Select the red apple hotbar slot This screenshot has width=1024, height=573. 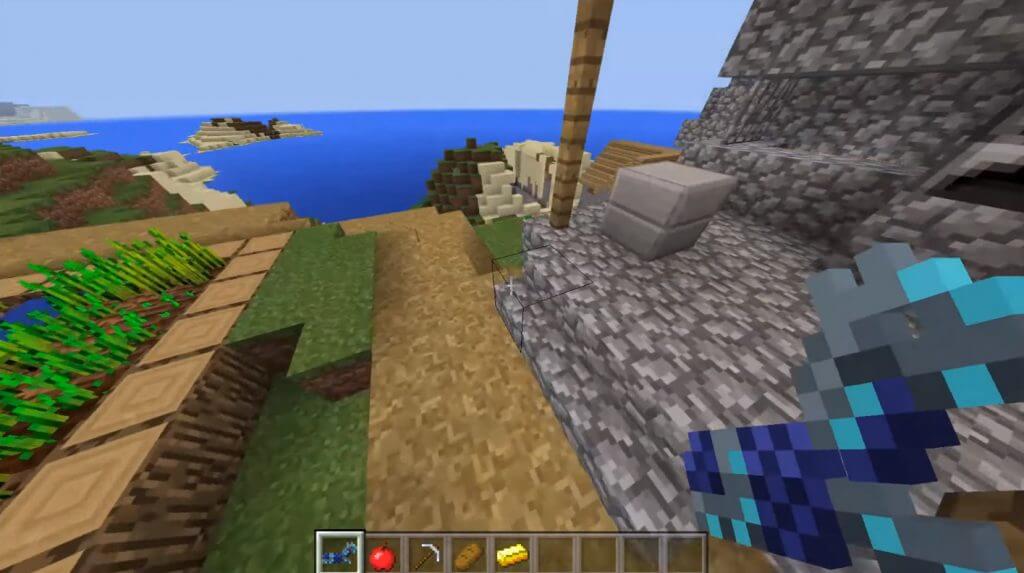382,554
